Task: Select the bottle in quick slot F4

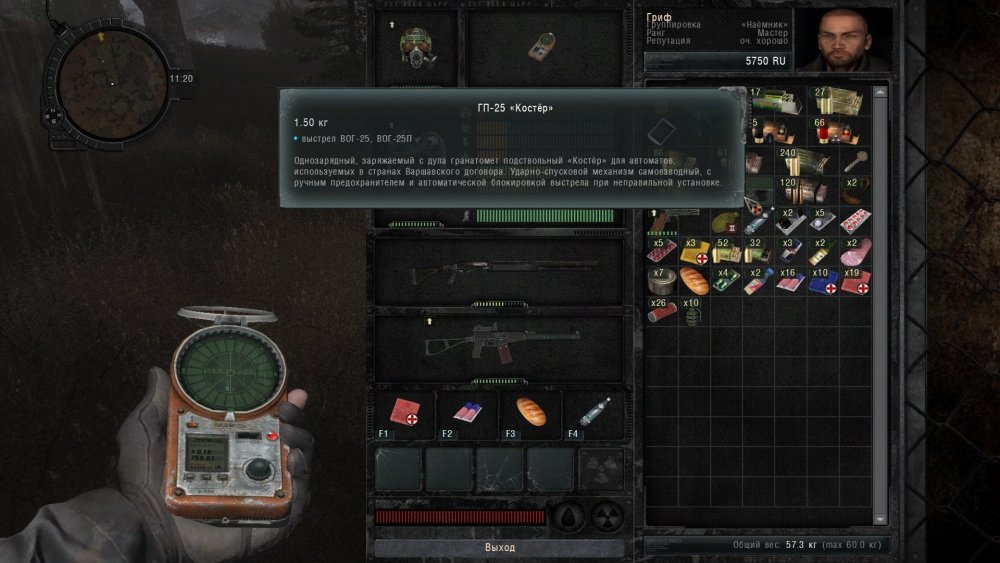Action: 592,412
